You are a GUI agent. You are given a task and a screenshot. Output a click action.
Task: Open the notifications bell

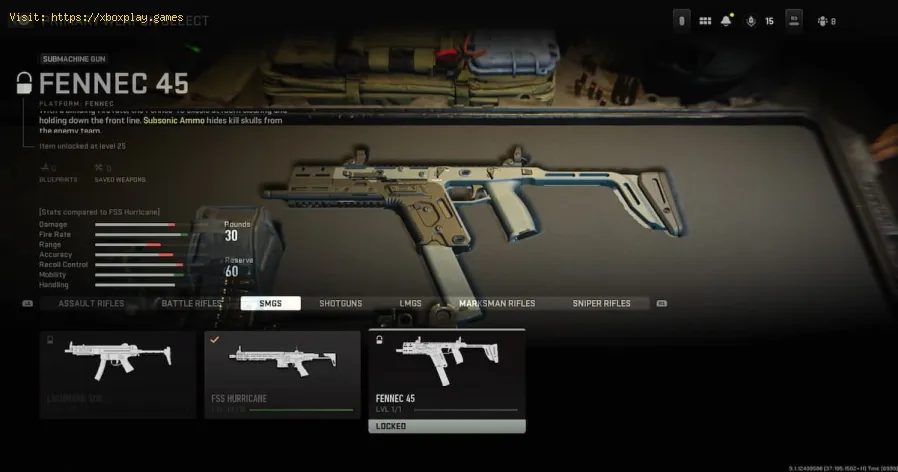pos(726,20)
